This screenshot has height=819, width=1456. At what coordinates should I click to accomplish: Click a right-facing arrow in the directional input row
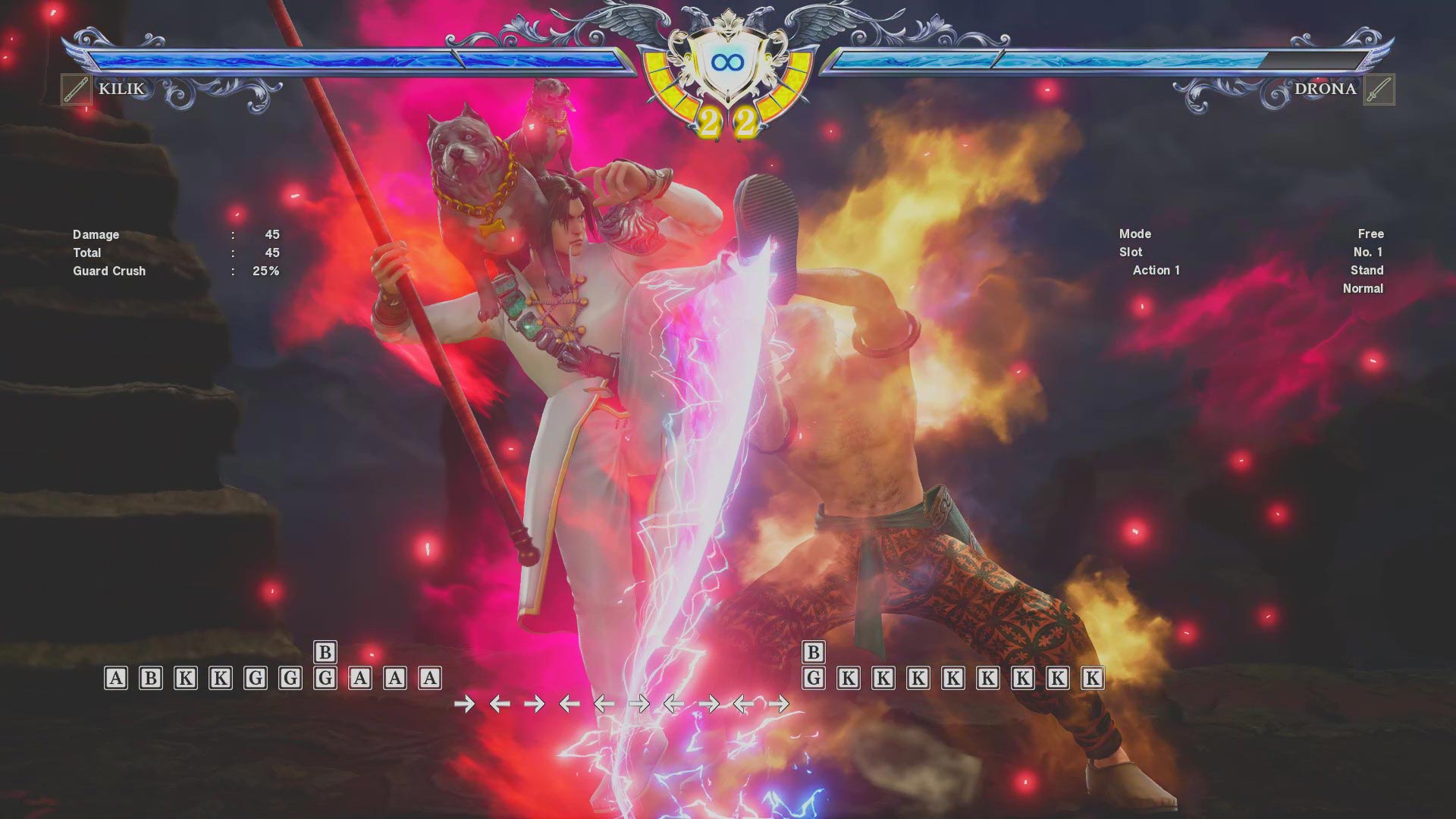(x=466, y=704)
